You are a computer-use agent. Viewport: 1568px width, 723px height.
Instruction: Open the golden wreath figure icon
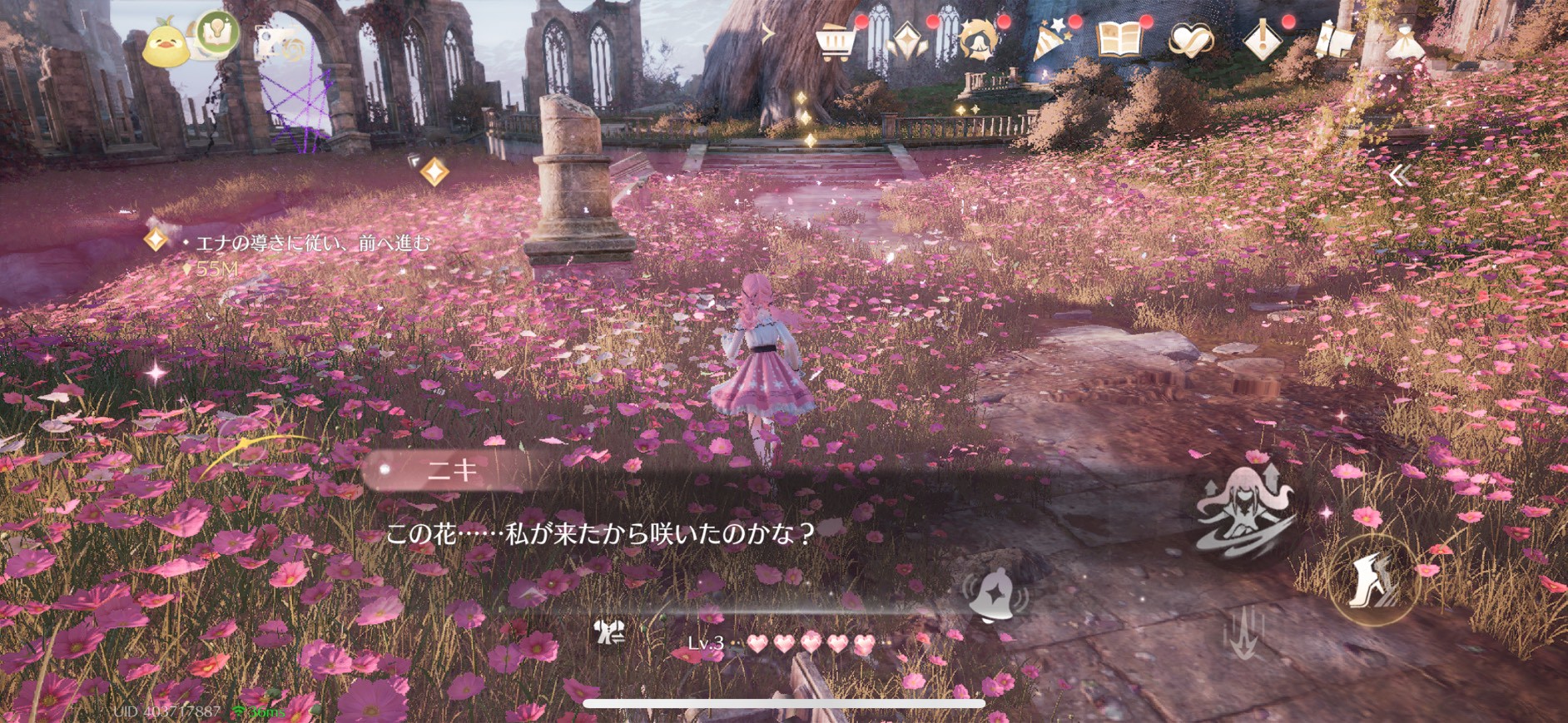point(978,40)
